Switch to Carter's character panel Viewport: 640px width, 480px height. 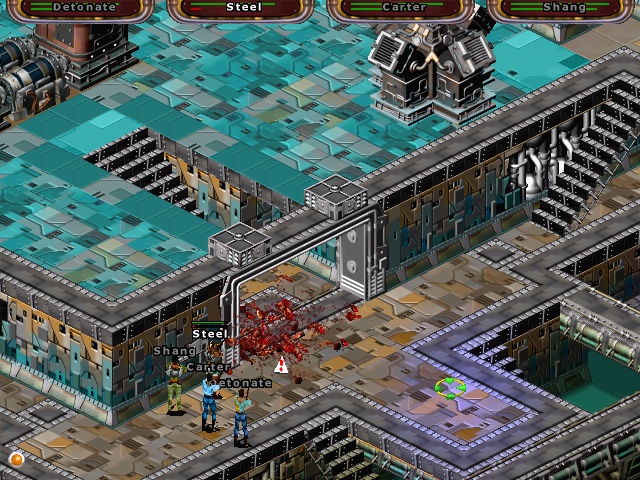coord(404,8)
